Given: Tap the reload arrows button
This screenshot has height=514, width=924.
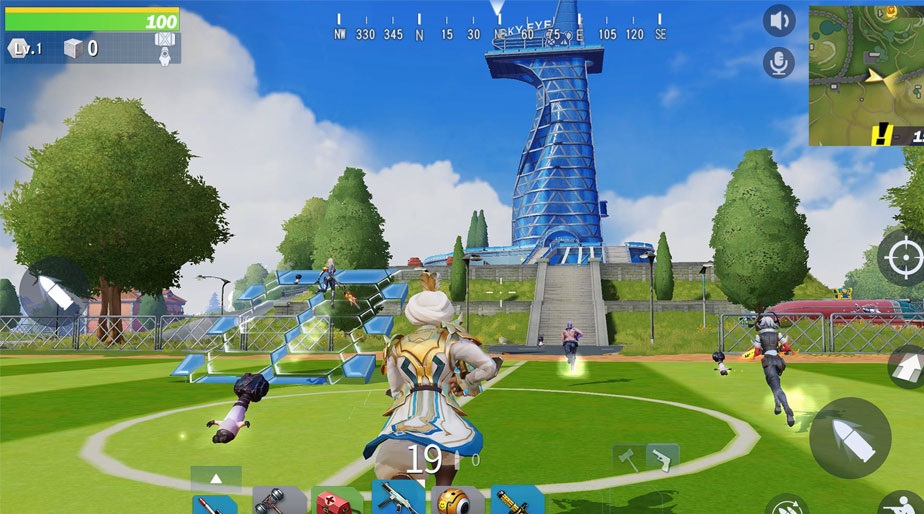Looking at the screenshot, I should (787, 506).
